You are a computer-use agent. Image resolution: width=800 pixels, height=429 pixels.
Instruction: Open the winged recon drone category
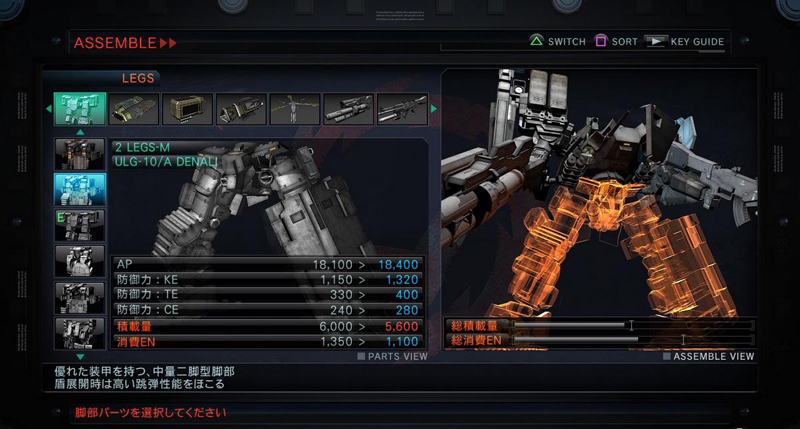click(x=294, y=109)
